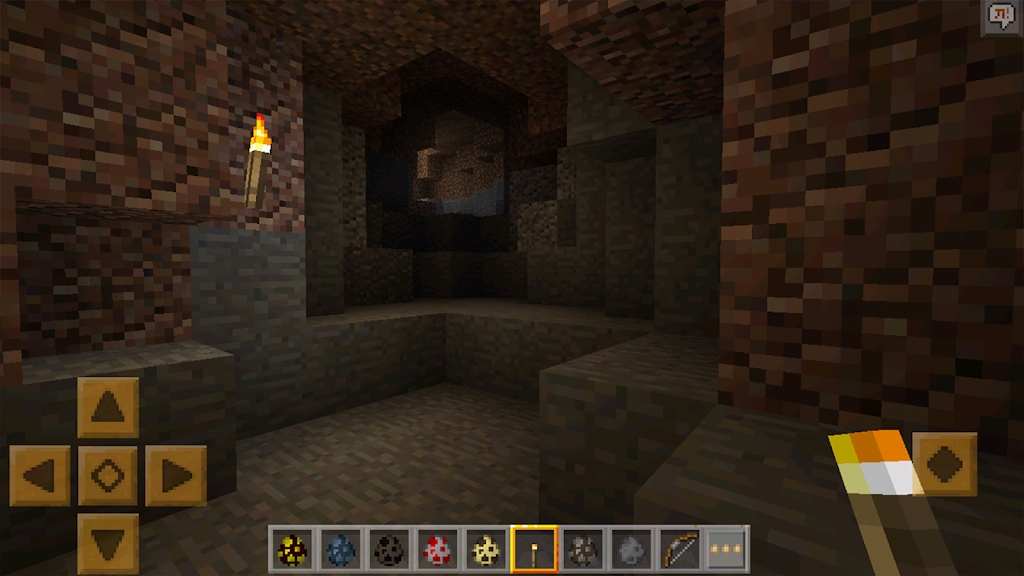This screenshot has width=1024, height=576.
Task: Tap the move left arrow button
Action: (x=40, y=475)
